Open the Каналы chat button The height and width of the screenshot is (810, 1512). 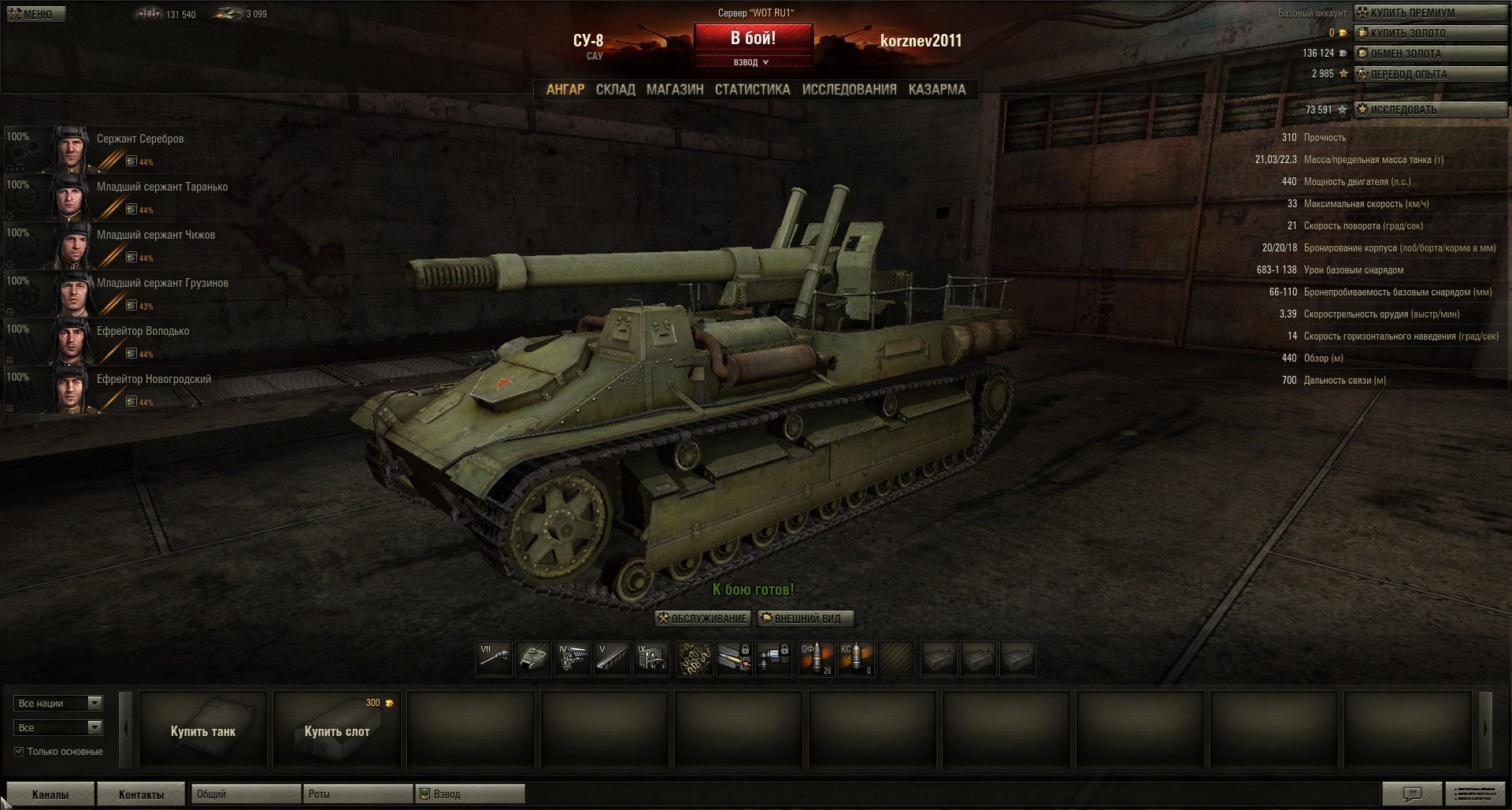(50, 794)
